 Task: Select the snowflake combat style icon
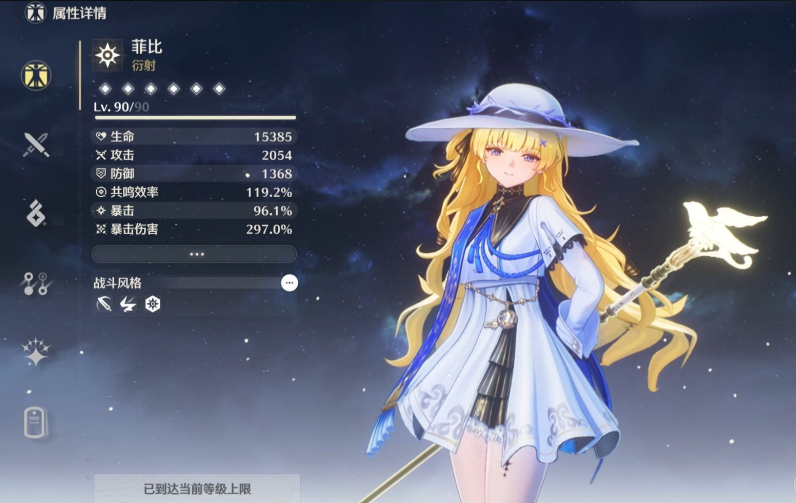point(153,303)
